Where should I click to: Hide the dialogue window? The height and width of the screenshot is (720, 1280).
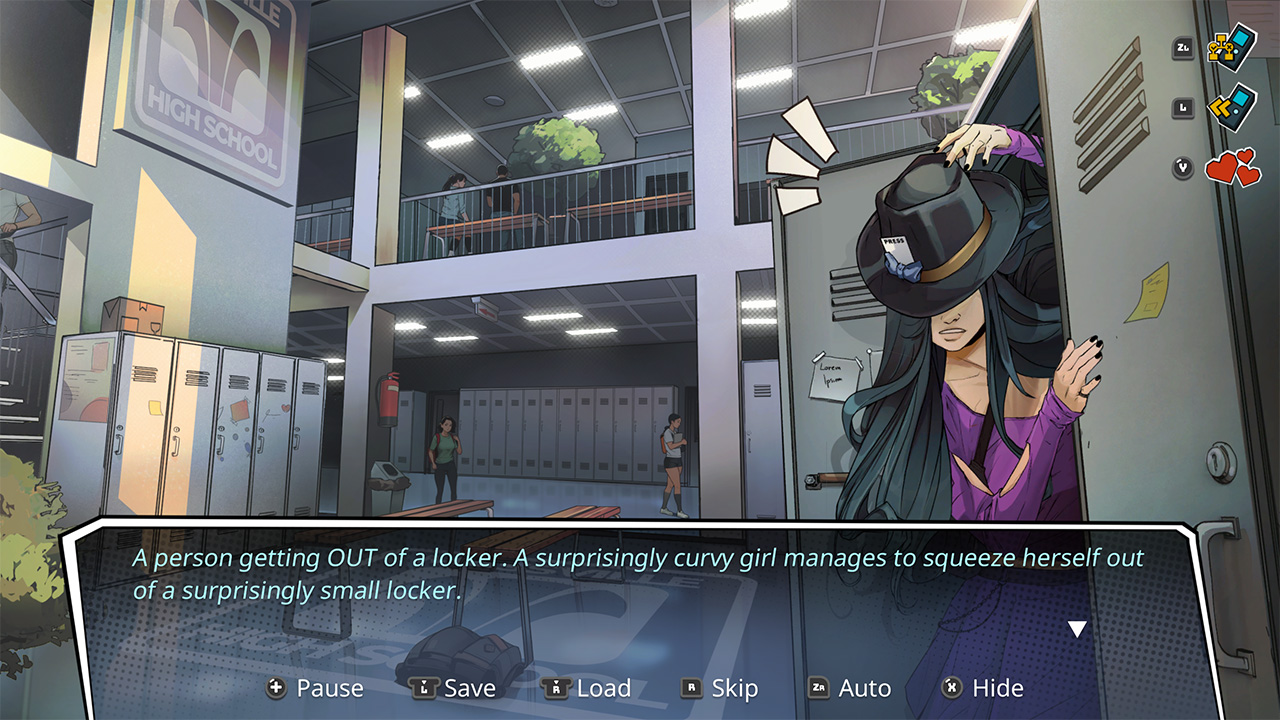[x=996, y=688]
